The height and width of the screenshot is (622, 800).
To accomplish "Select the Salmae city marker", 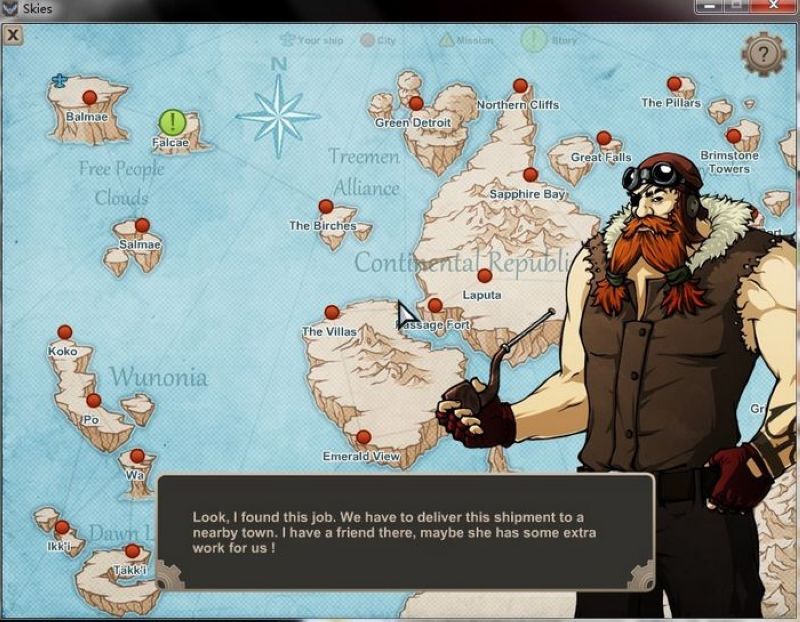I will pyautogui.click(x=142, y=226).
